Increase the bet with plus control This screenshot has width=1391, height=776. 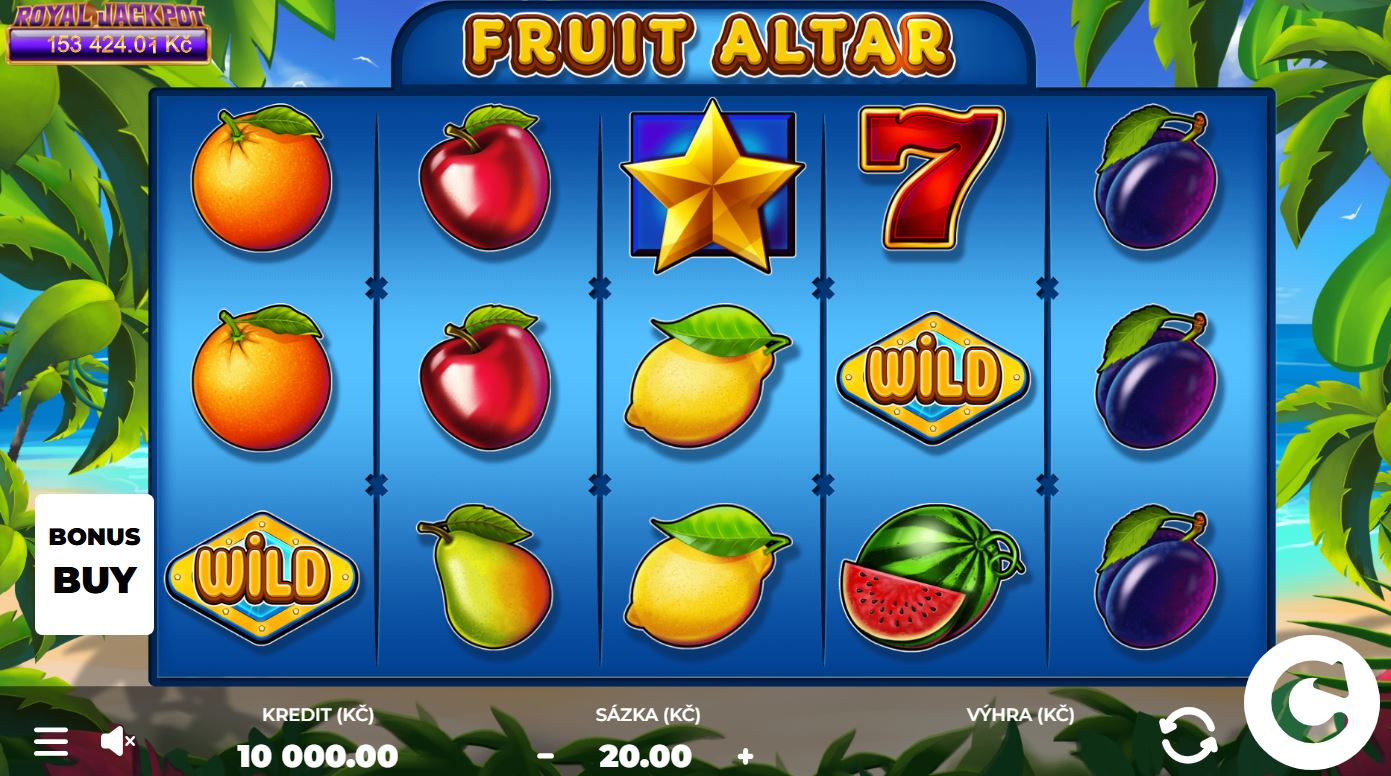point(744,756)
